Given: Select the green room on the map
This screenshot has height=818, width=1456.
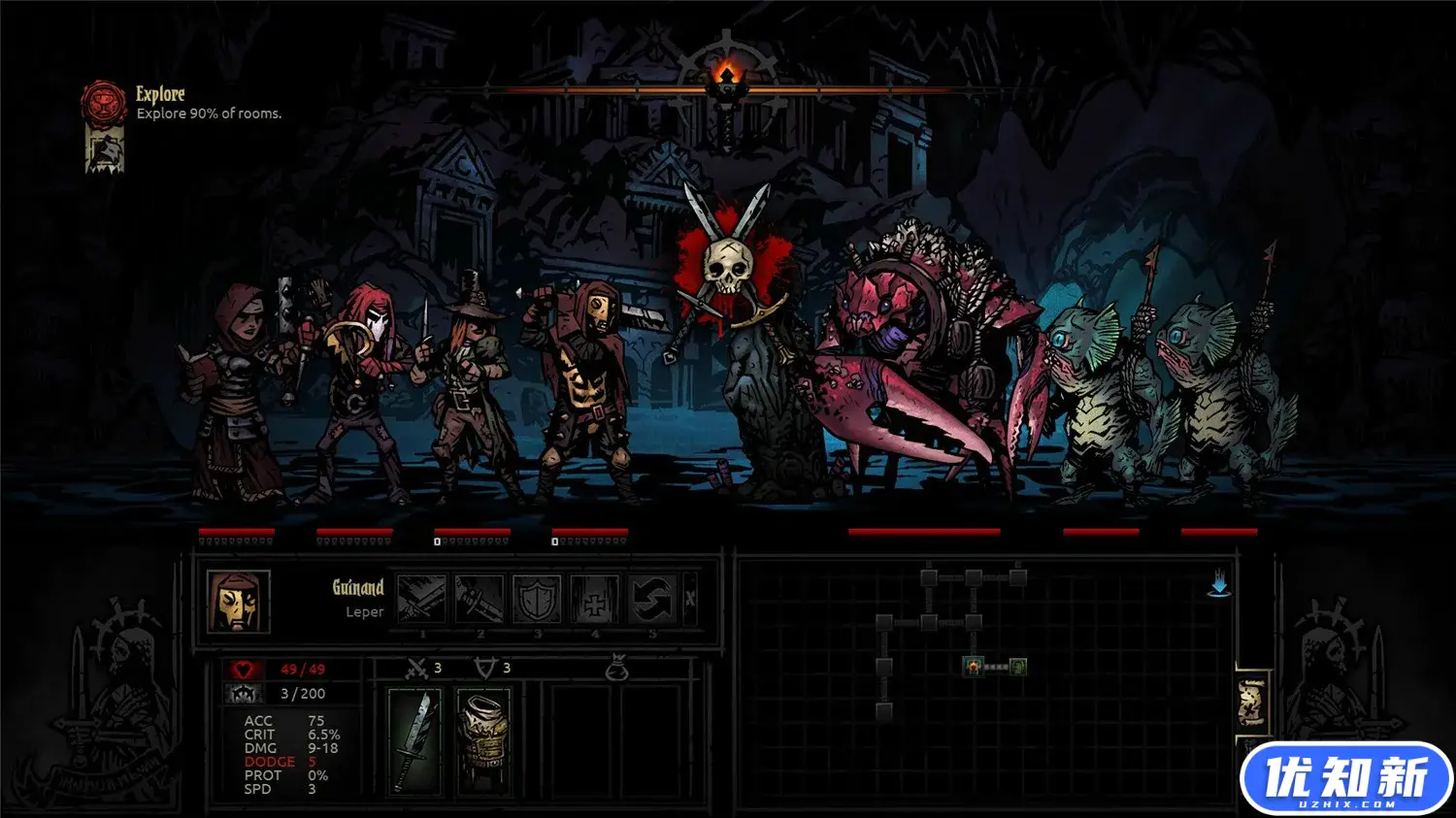Looking at the screenshot, I should pyautogui.click(x=1018, y=667).
